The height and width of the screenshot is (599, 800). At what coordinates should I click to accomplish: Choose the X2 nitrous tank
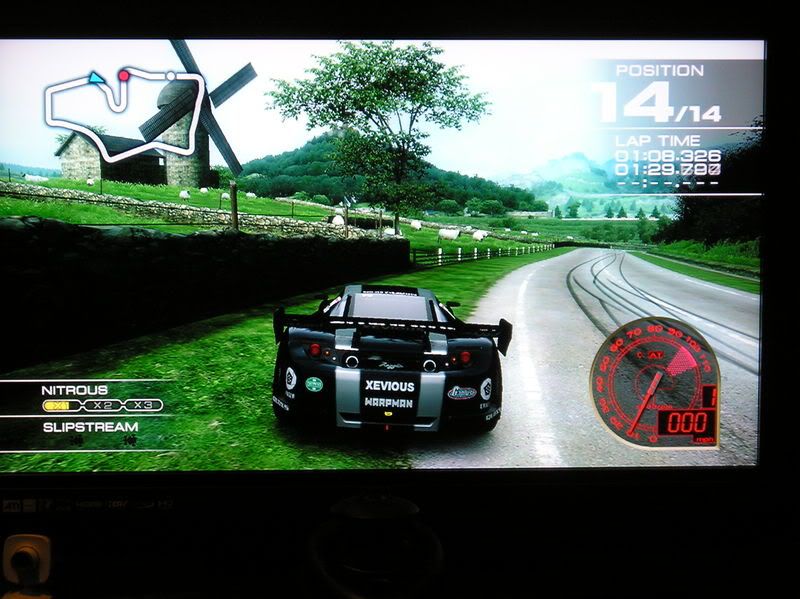click(x=101, y=406)
